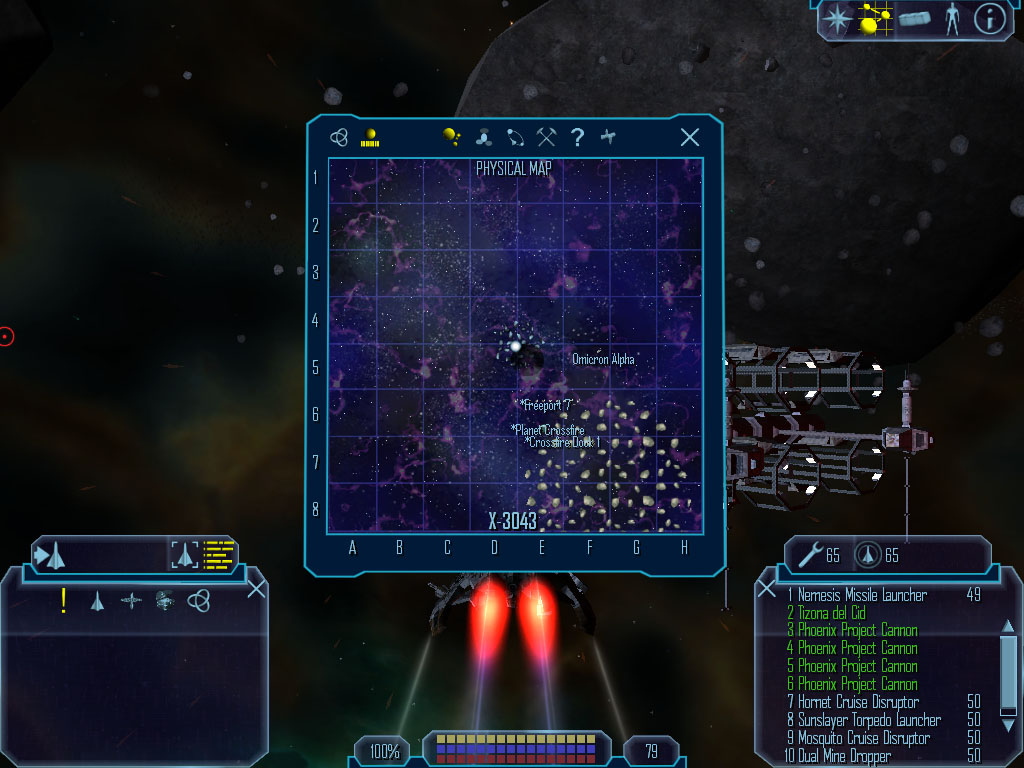Screen dimensions: 1024x768
Task: Select the Hornet Cruise Disruptor entry
Action: [858, 702]
